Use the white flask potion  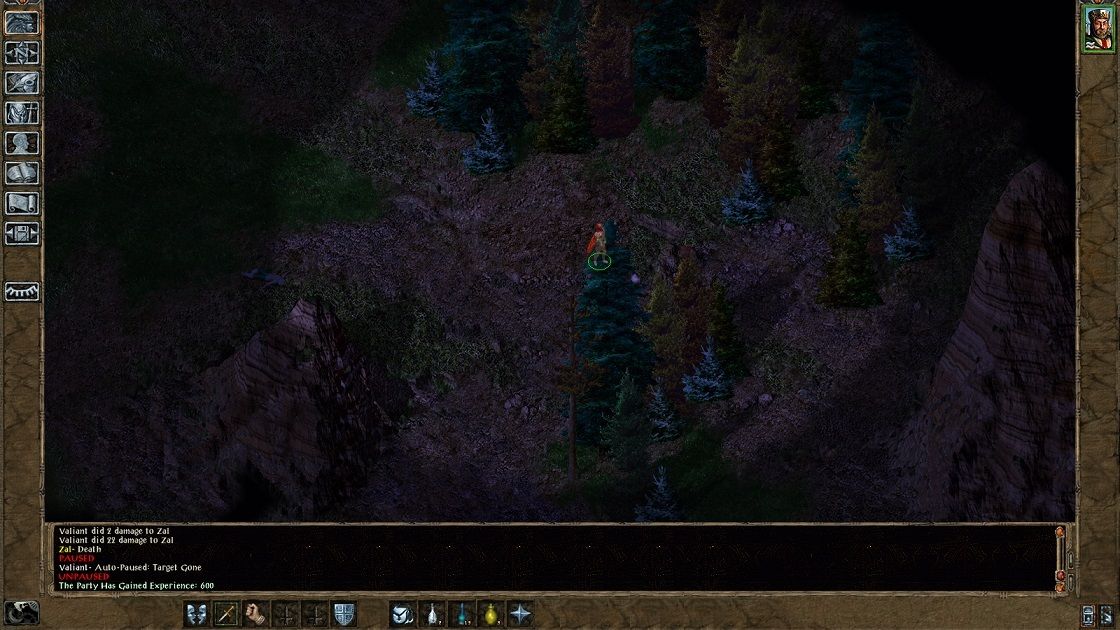click(x=433, y=613)
